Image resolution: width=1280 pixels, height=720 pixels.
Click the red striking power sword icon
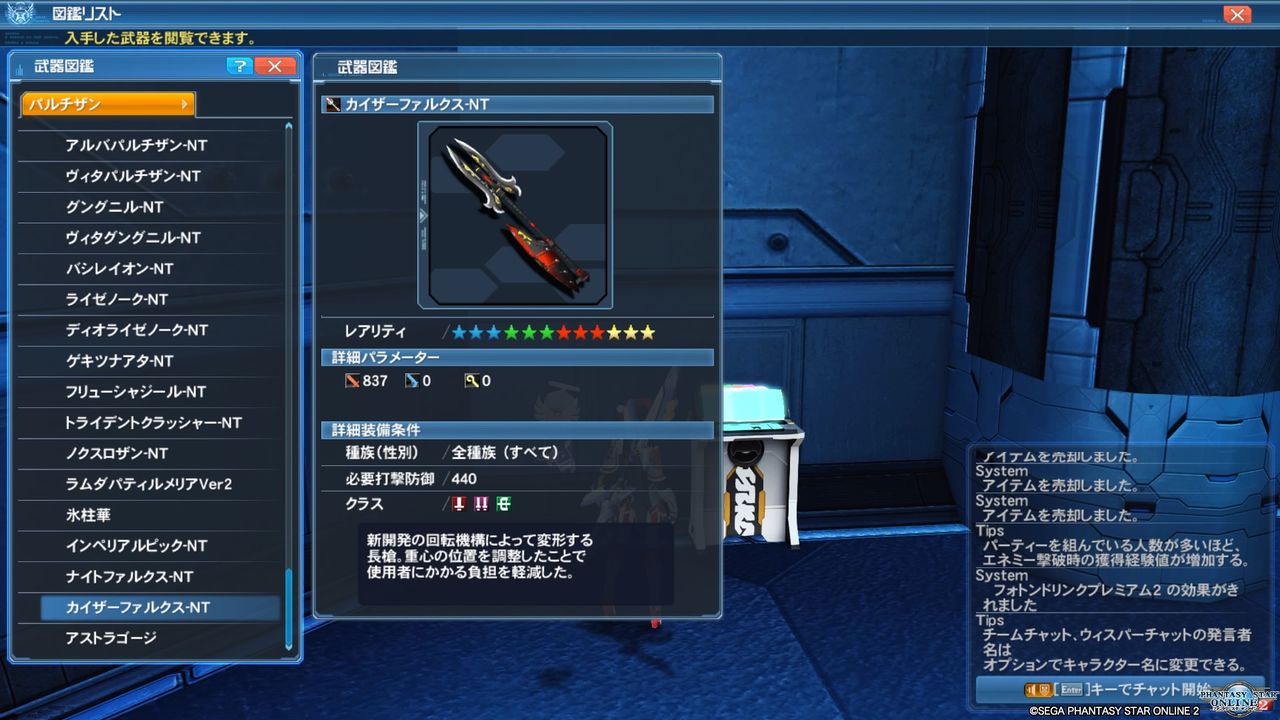click(x=354, y=381)
